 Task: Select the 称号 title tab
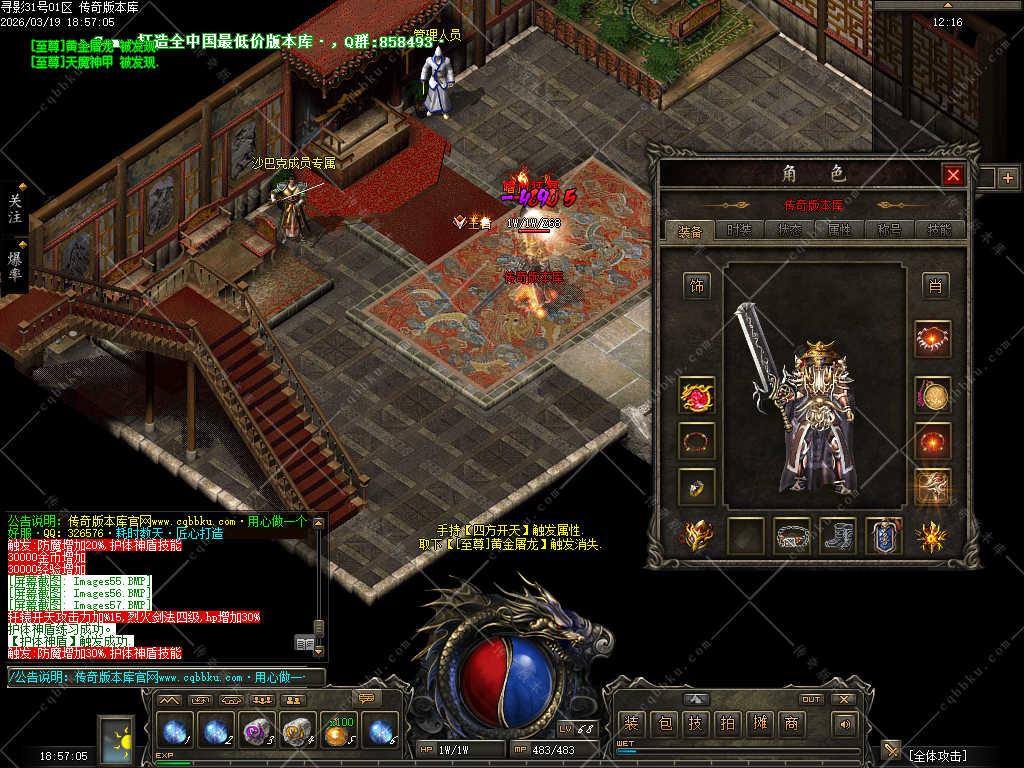(889, 230)
